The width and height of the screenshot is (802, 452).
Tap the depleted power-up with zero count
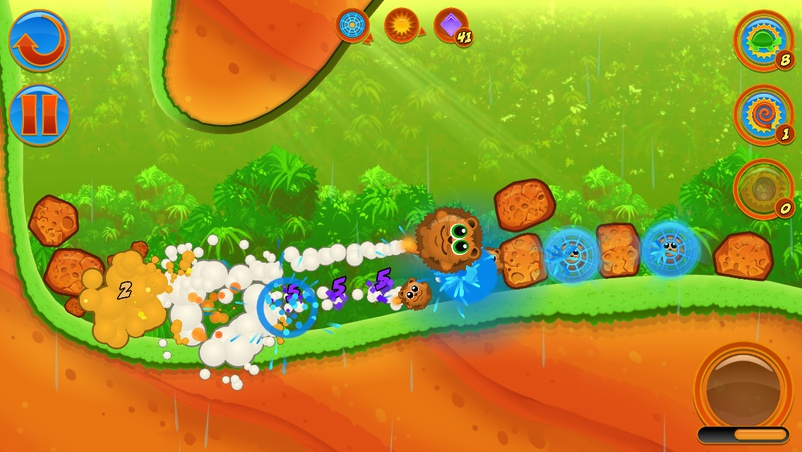(x=763, y=187)
